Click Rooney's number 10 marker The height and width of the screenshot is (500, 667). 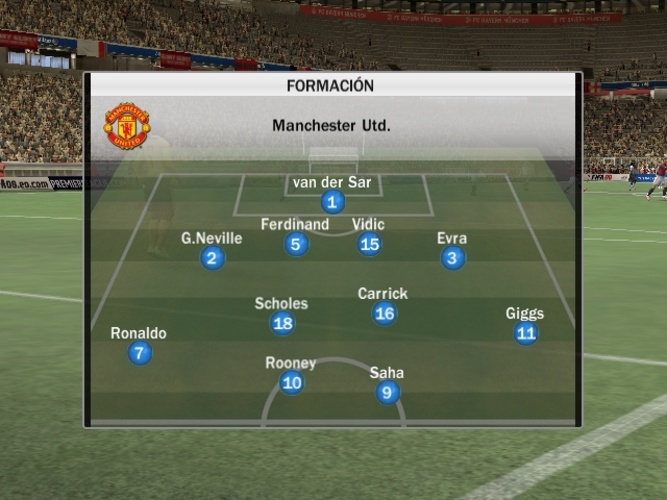[x=291, y=382]
